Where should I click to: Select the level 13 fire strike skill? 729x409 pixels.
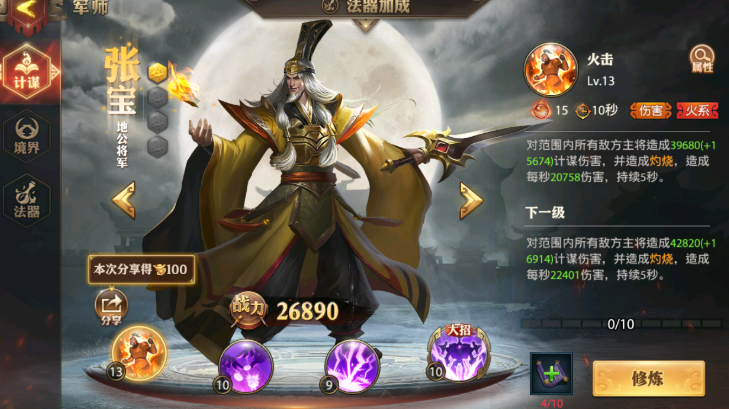click(x=139, y=356)
